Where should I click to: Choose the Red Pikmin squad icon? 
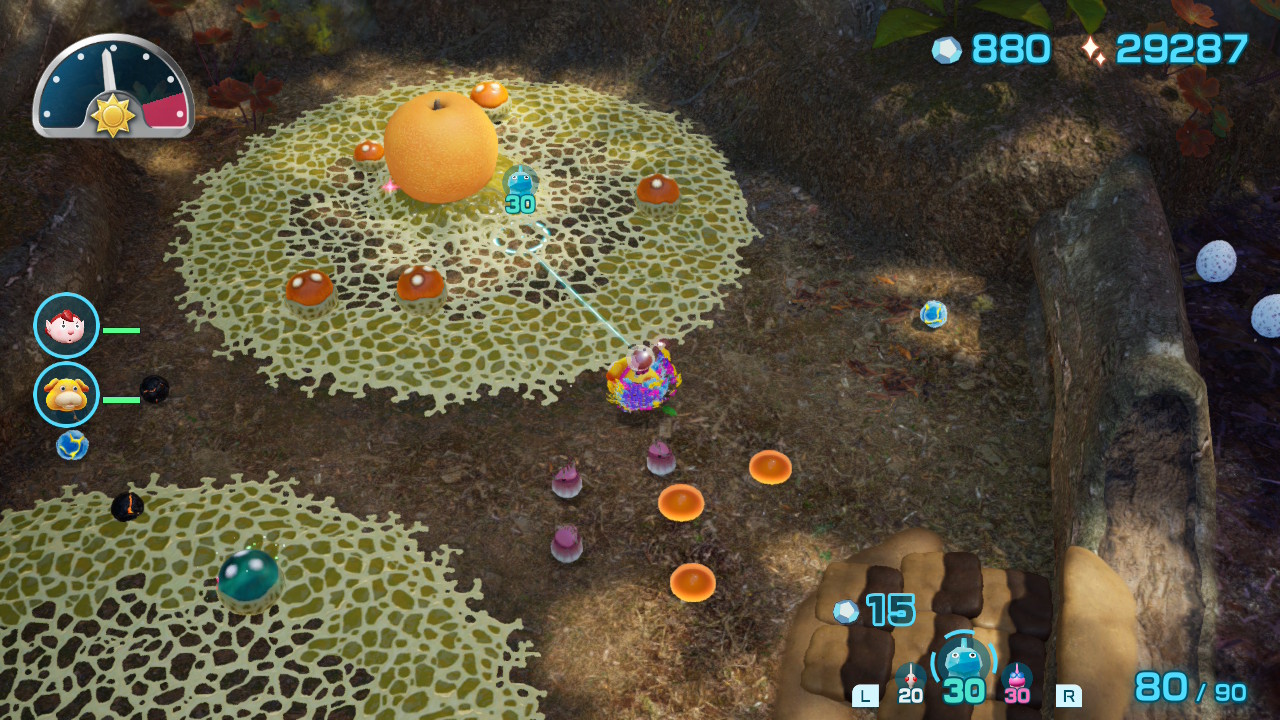[x=910, y=678]
